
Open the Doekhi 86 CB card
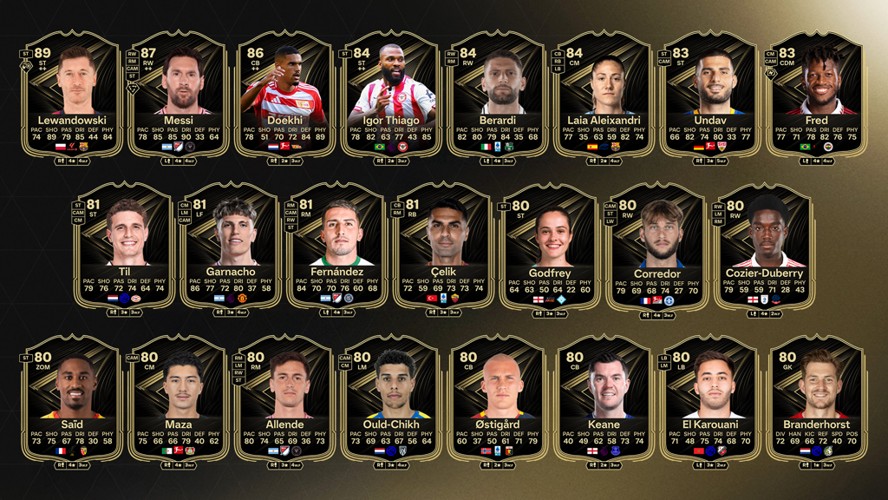(x=284, y=95)
